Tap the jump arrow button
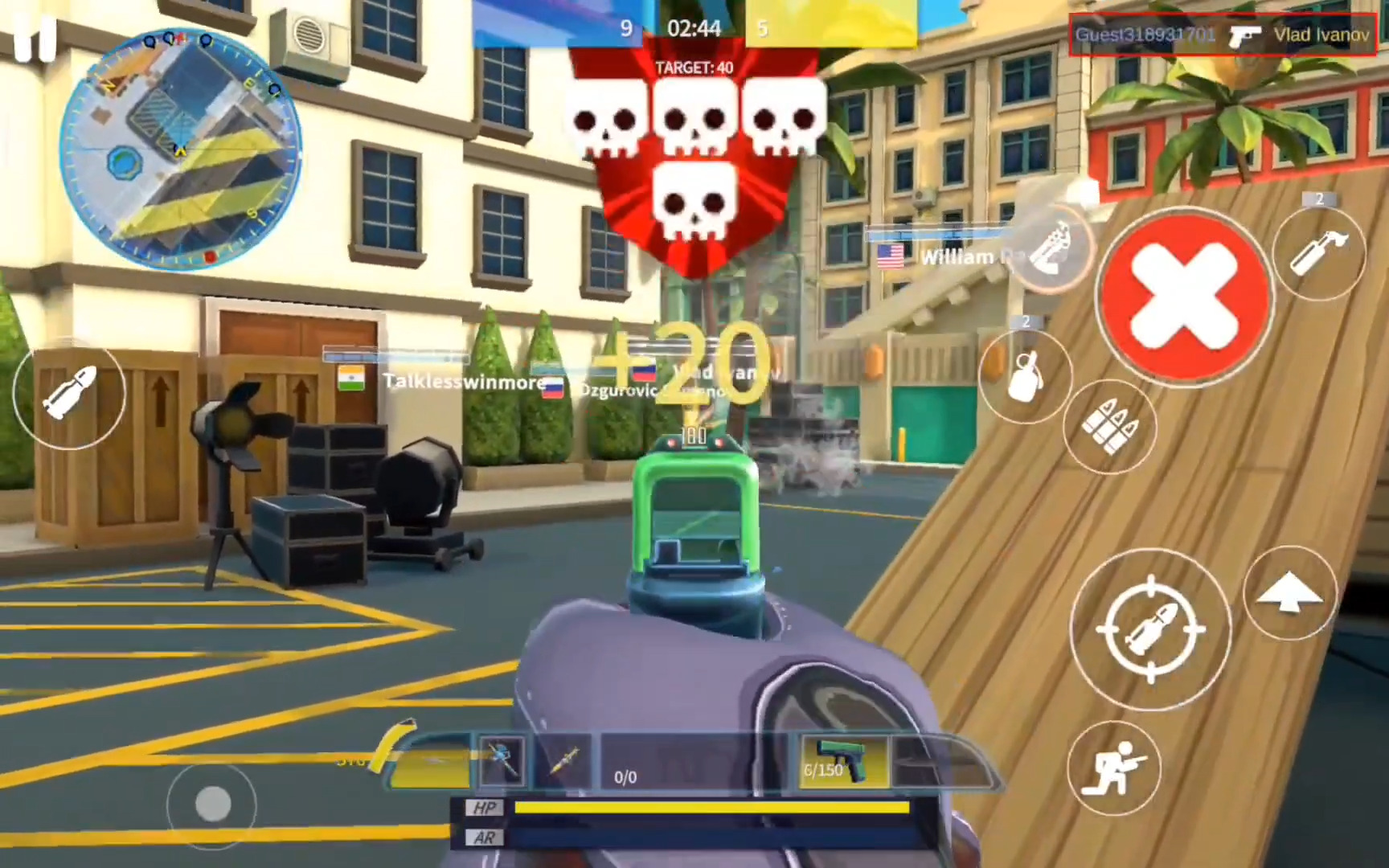Viewport: 1389px width, 868px height. point(1292,595)
